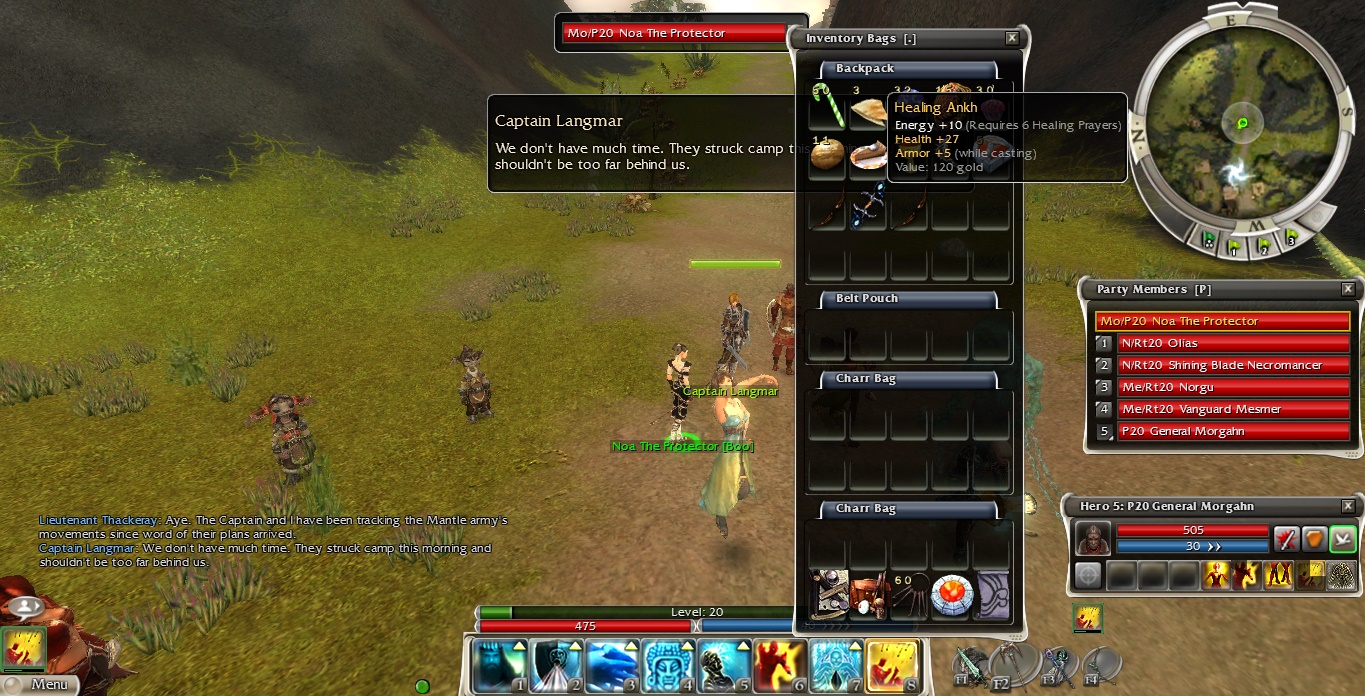Close the Hero 5 General Morgahn panel
The image size is (1365, 696).
1348,506
